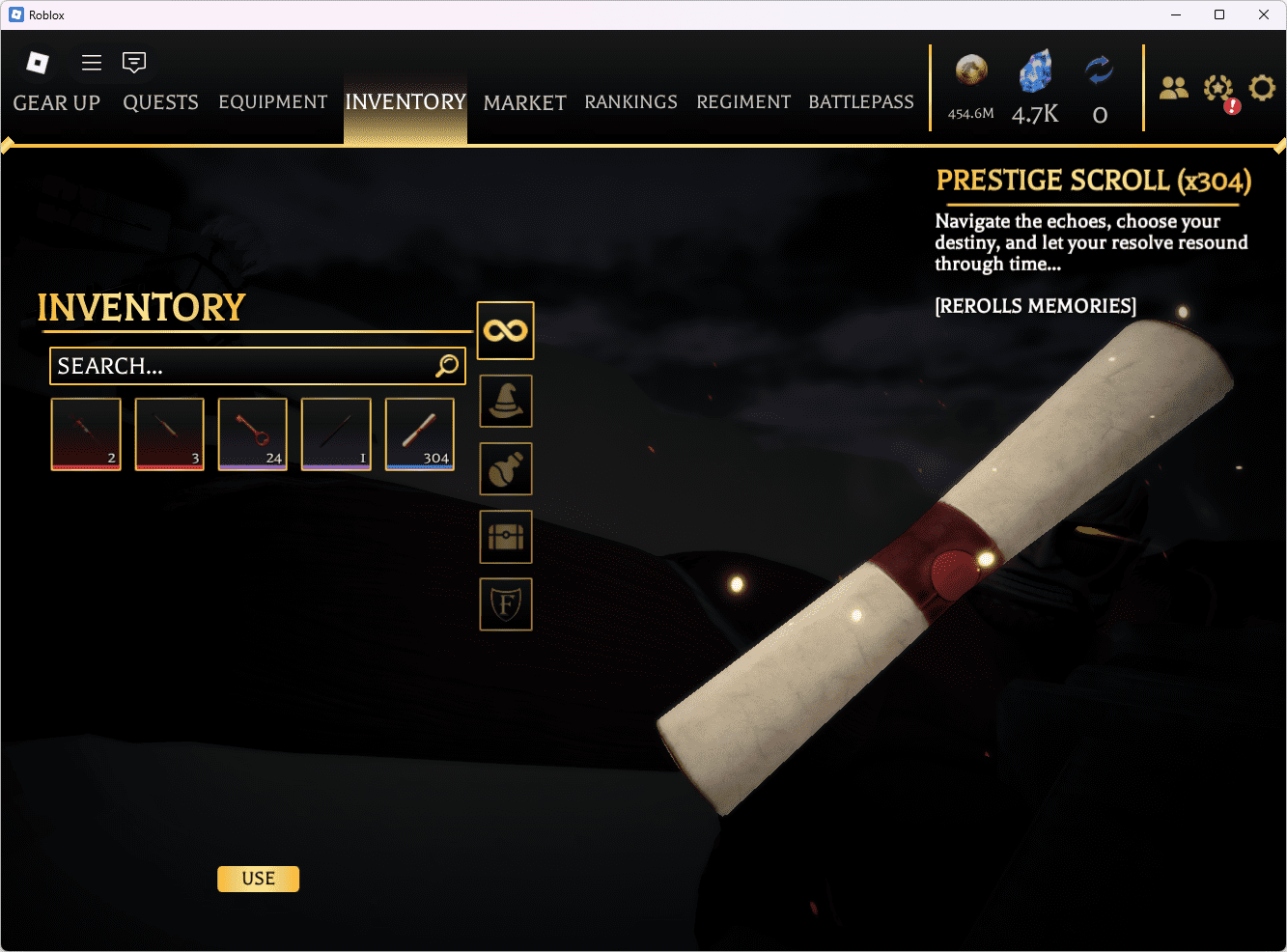Viewport: 1287px width, 952px height.
Task: Filter inventory by the treasure chest category
Action: (x=506, y=537)
